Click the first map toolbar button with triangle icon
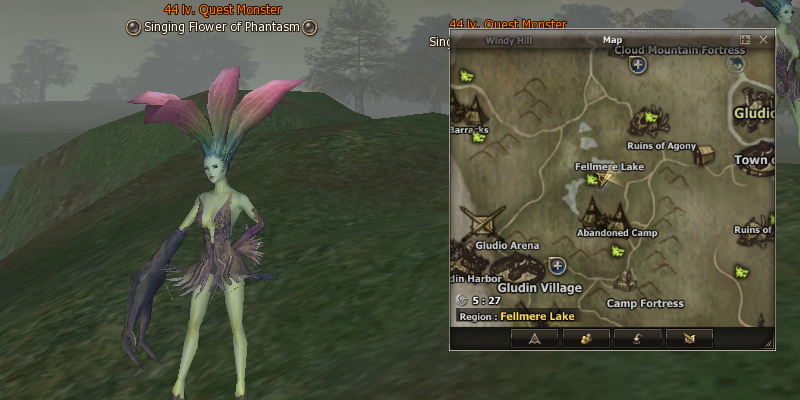800x400 pixels. point(535,338)
